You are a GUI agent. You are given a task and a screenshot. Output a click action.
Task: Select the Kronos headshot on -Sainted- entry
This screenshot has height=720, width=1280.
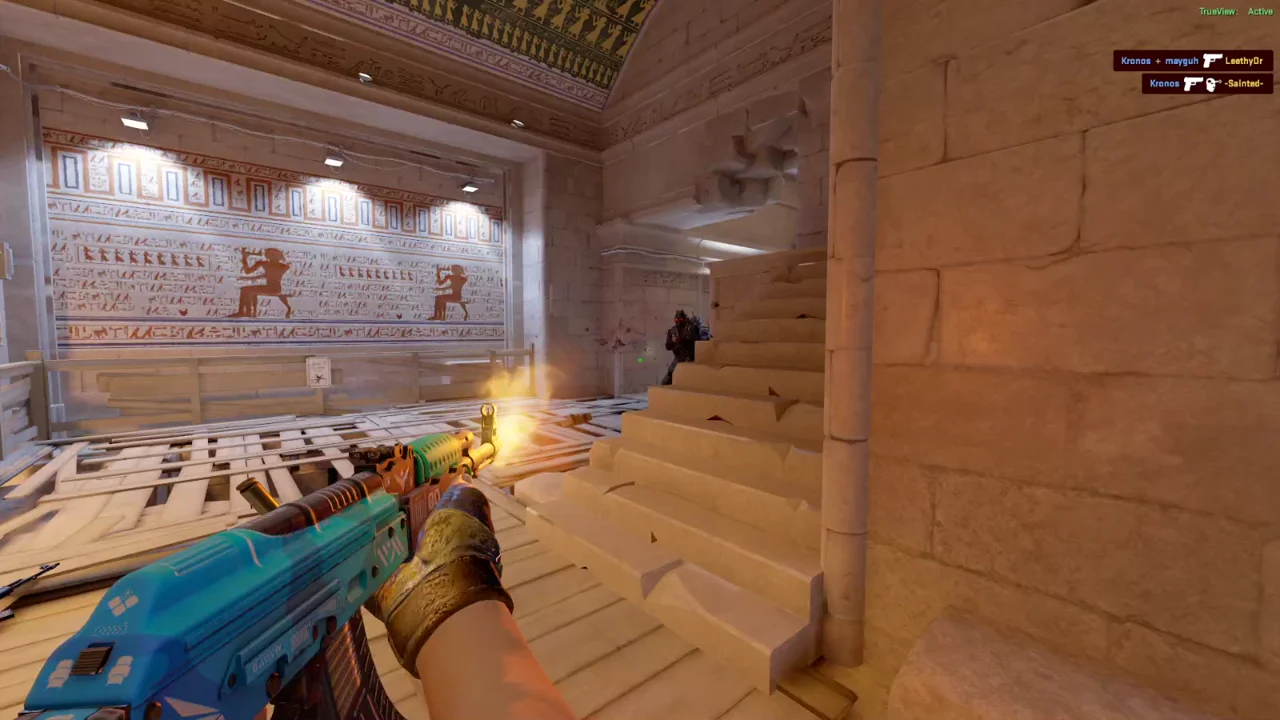click(1206, 84)
